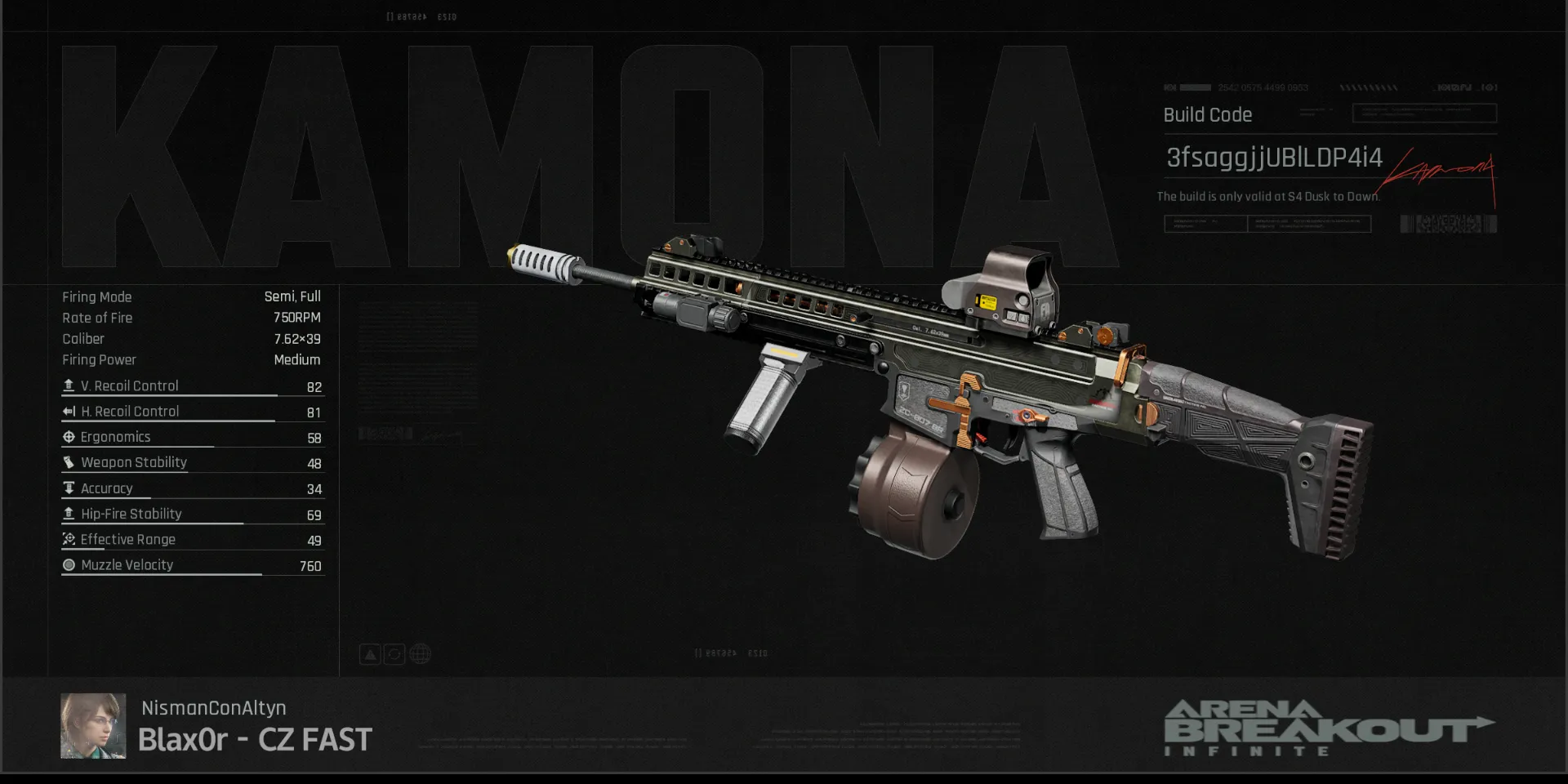Click the wireframe globe icon
The height and width of the screenshot is (784, 1568).
point(420,654)
